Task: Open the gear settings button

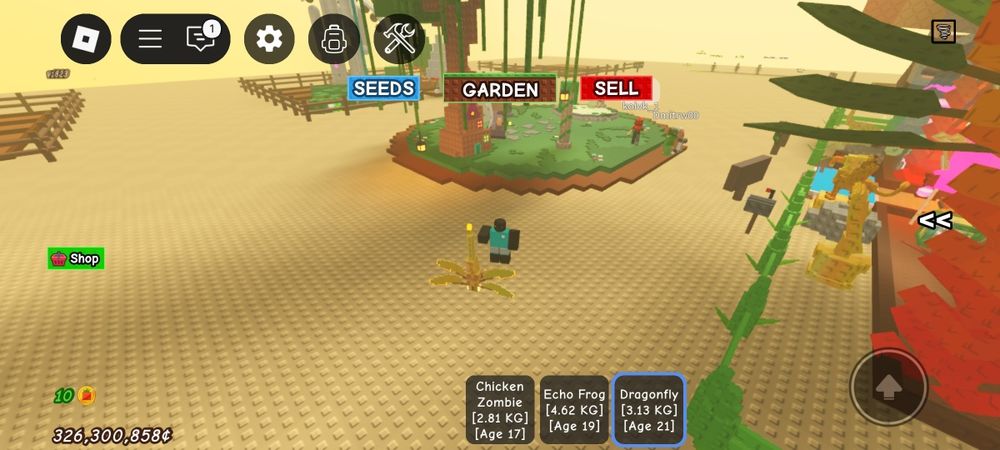Action: click(269, 39)
